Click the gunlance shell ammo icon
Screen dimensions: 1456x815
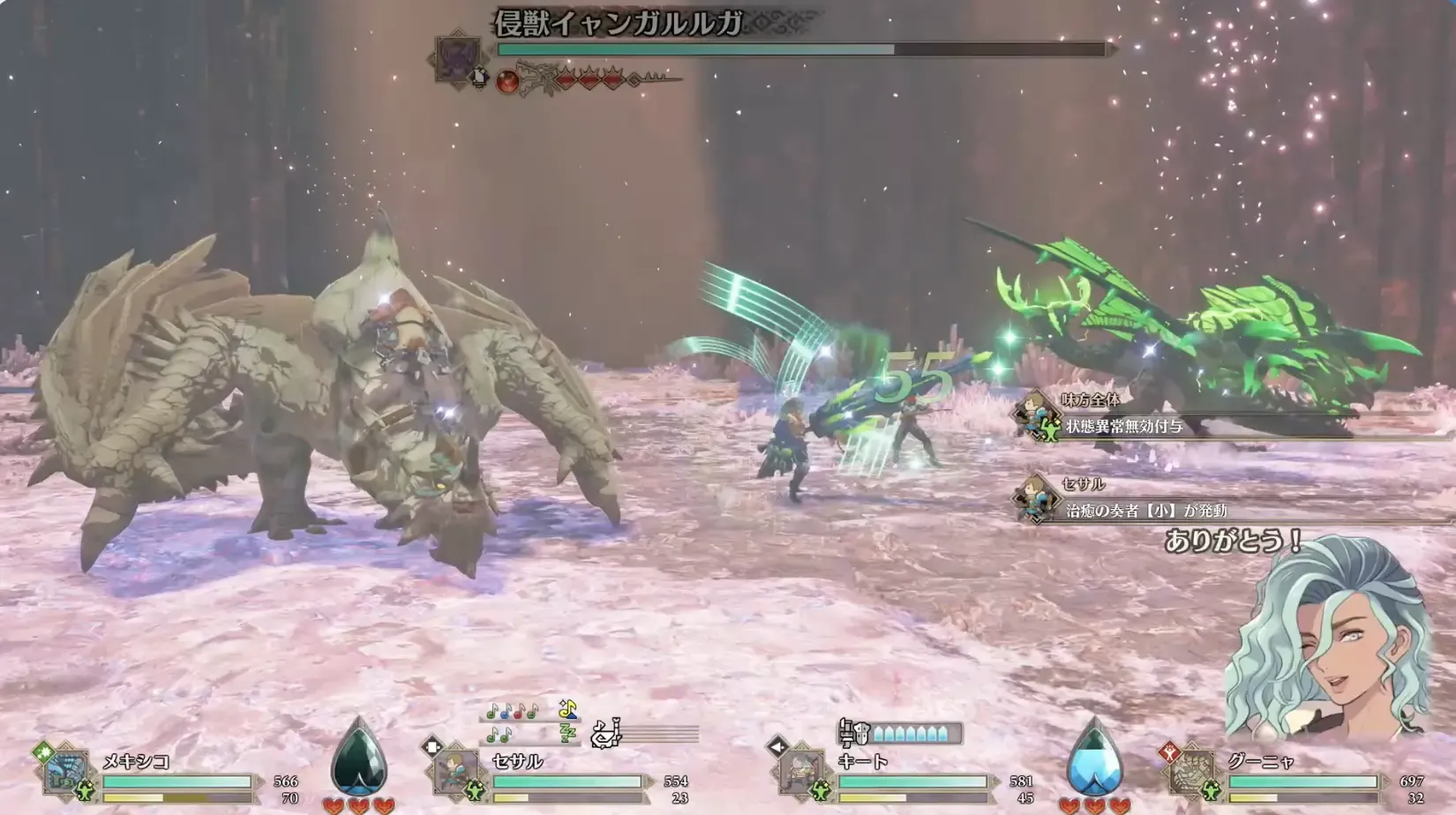(854, 732)
